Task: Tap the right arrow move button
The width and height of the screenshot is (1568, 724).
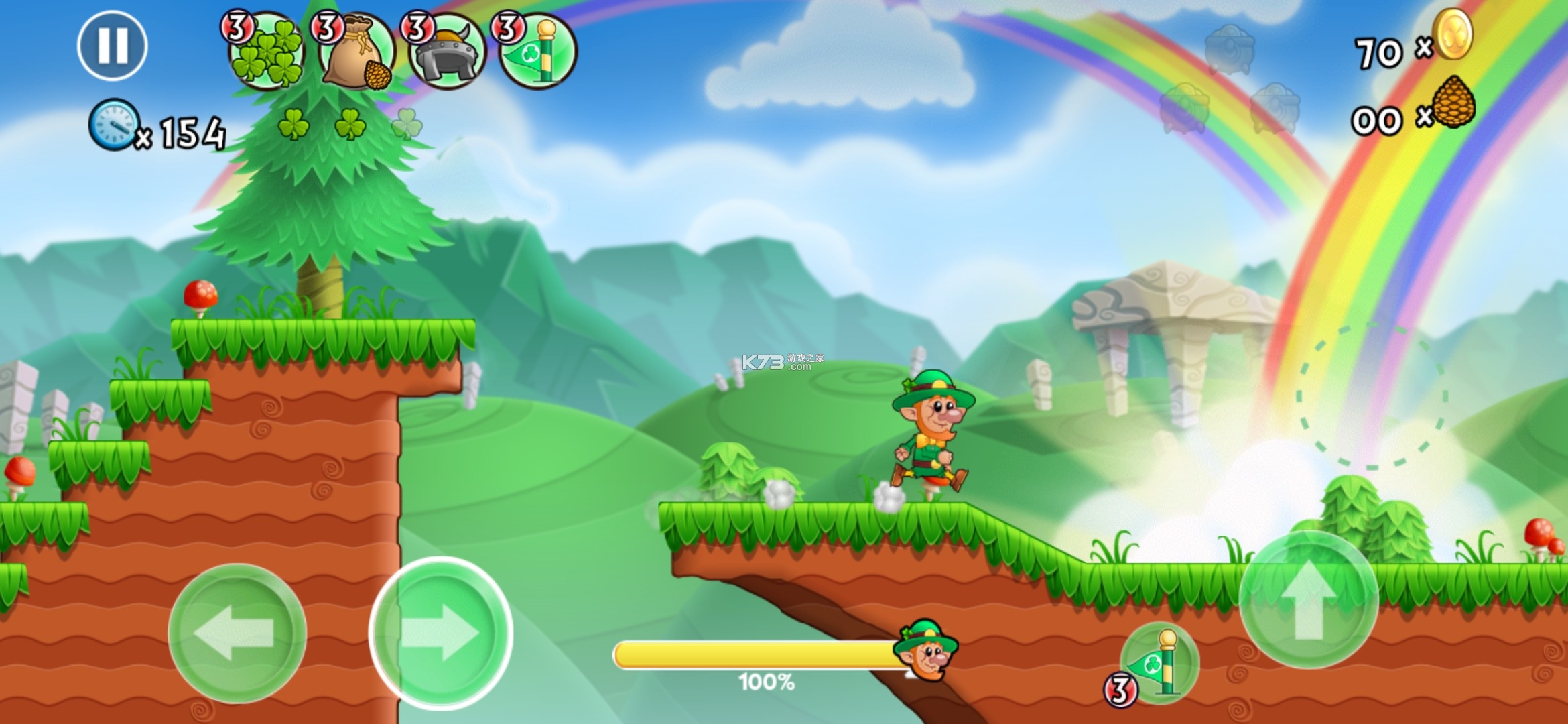Action: point(441,633)
